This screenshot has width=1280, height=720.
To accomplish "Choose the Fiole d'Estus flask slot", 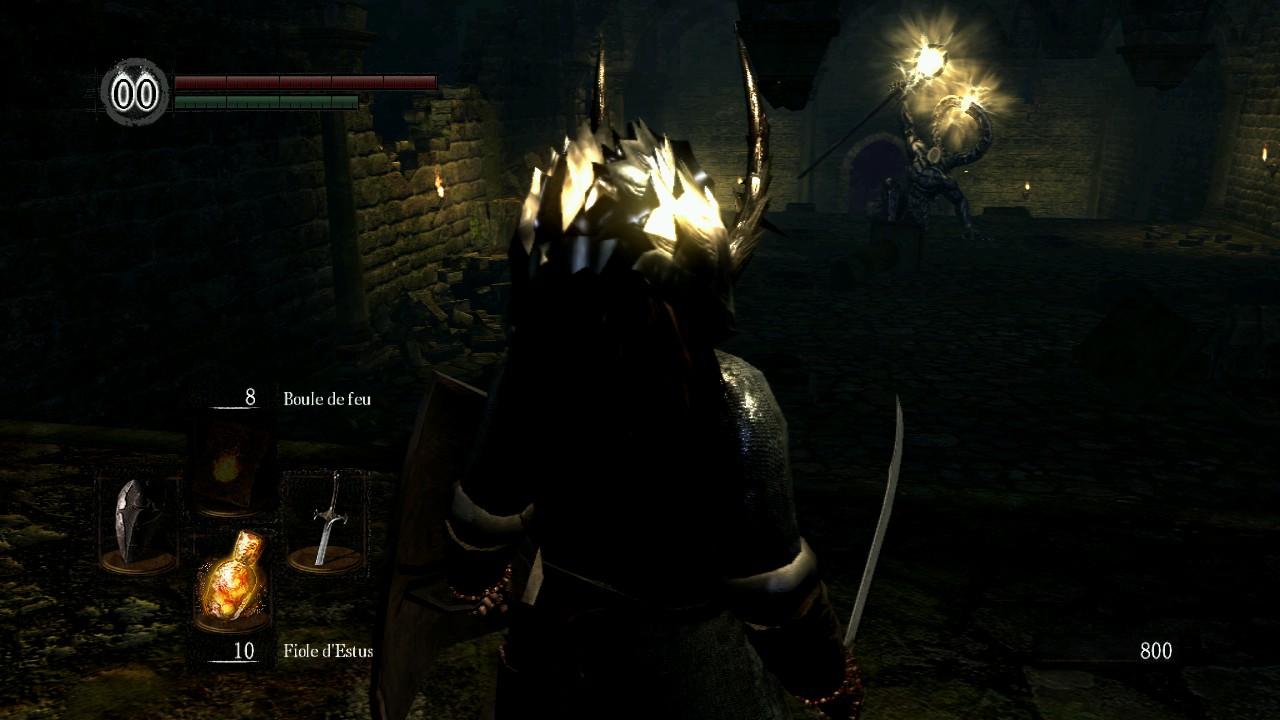I will 232,582.
